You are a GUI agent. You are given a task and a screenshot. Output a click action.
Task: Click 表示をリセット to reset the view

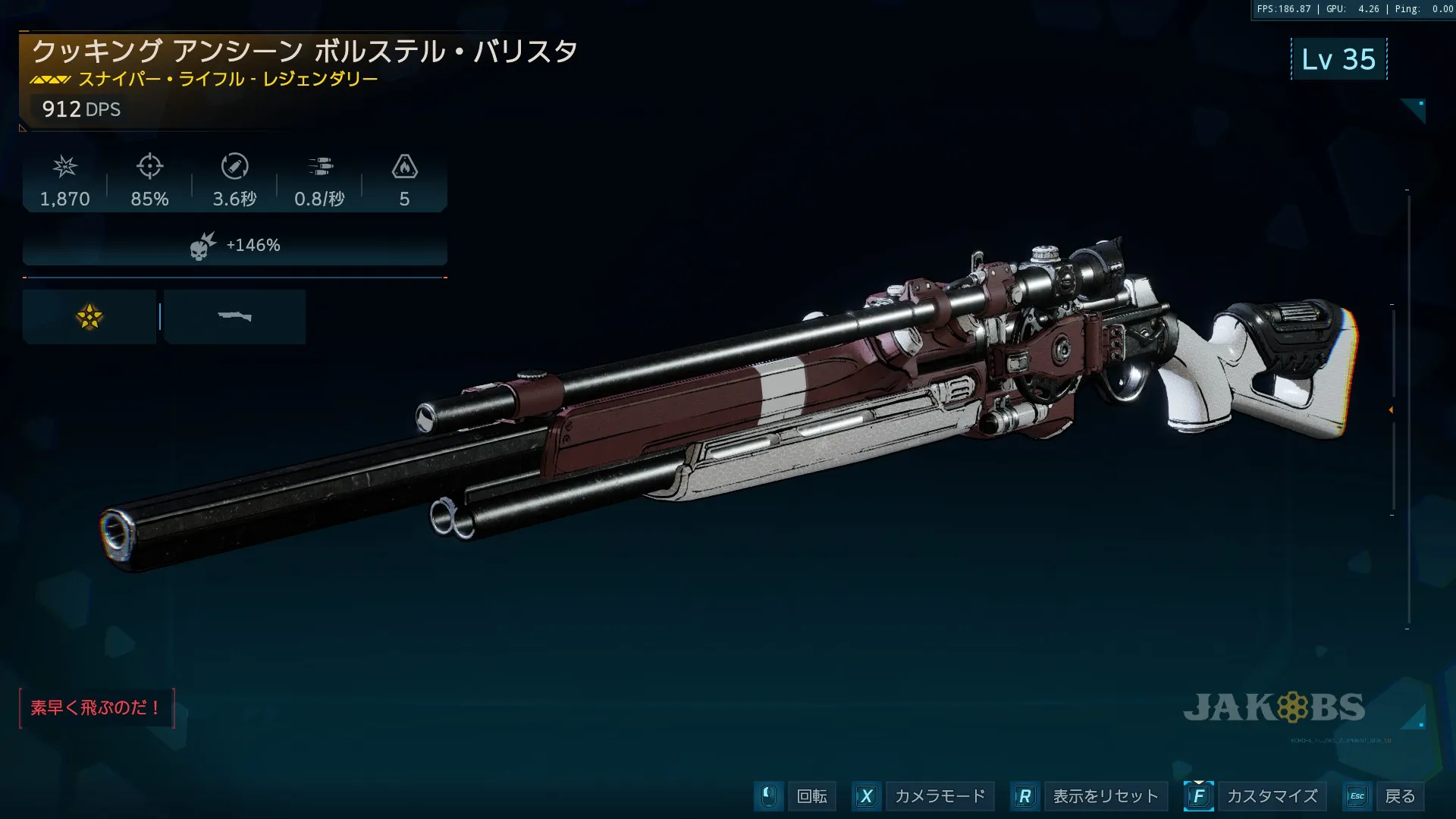tap(1105, 796)
